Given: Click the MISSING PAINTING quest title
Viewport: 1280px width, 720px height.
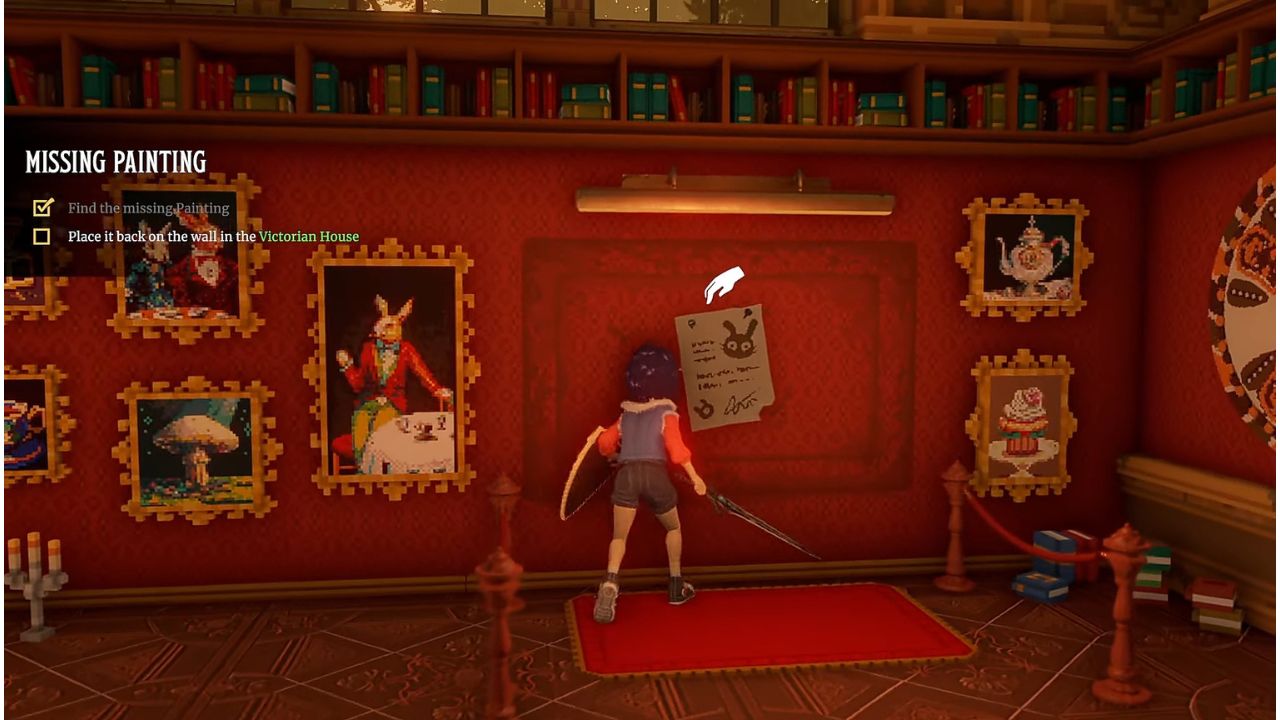Looking at the screenshot, I should [x=115, y=160].
